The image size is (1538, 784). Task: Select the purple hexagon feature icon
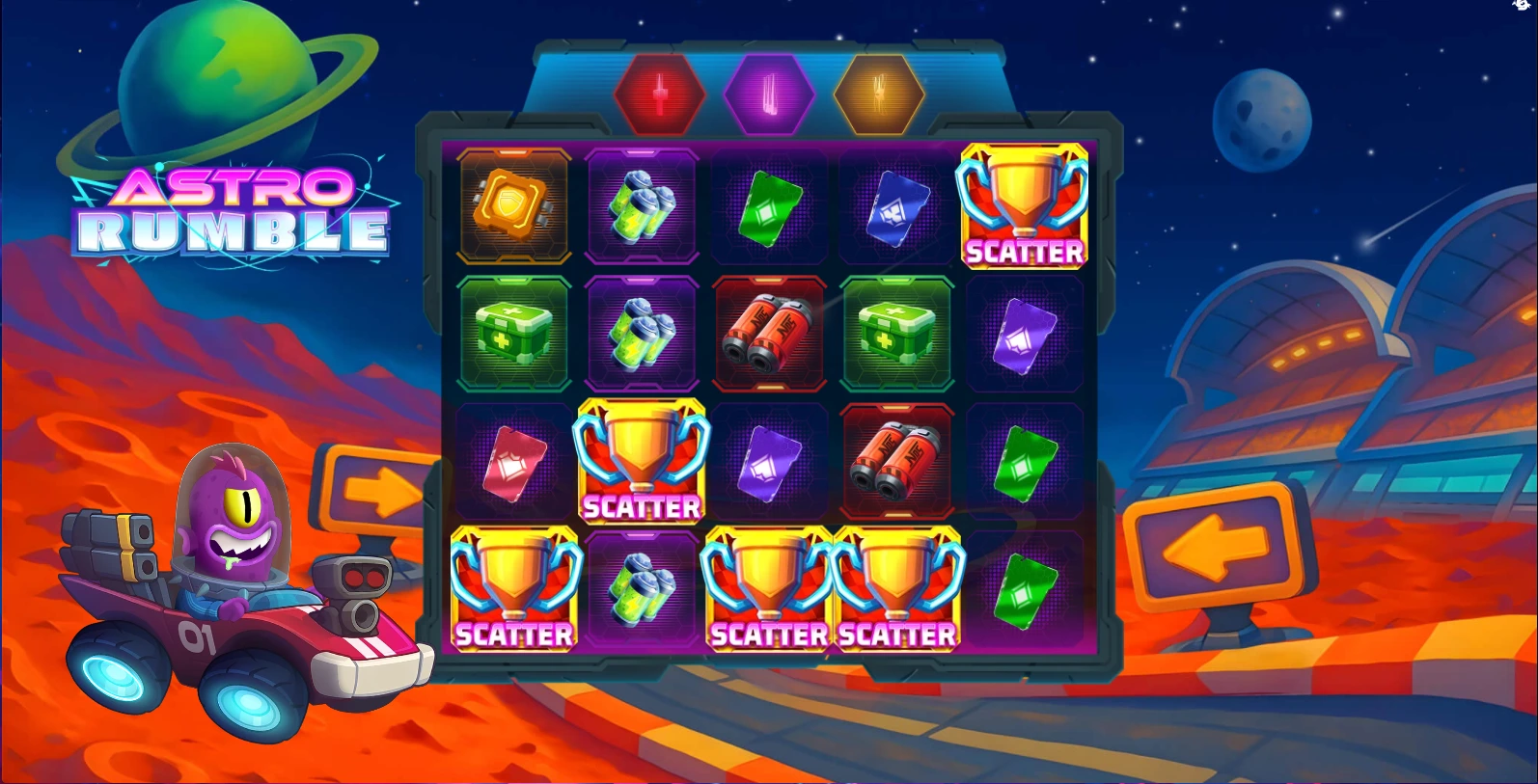pyautogui.click(x=769, y=95)
